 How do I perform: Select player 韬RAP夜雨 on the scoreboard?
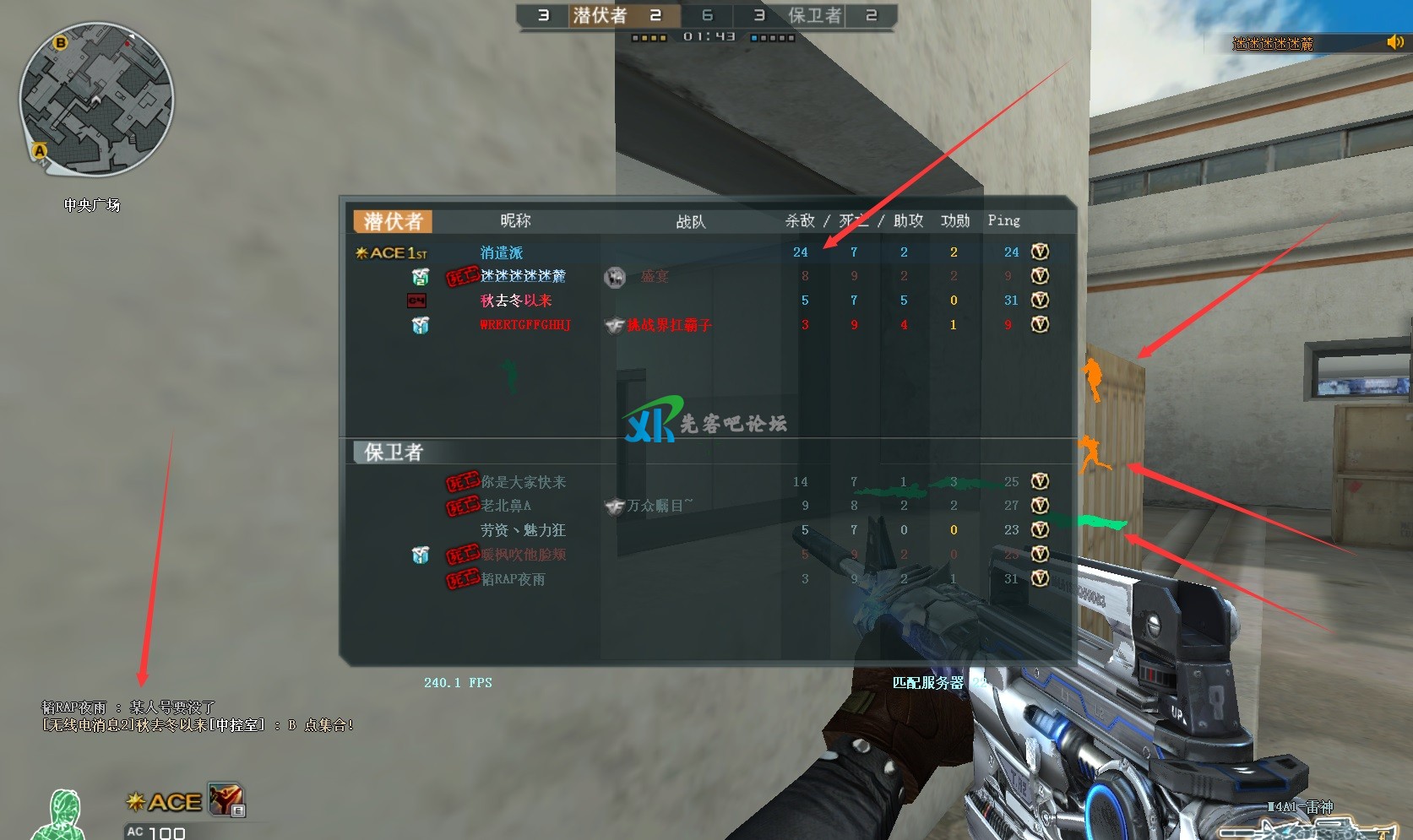(x=513, y=579)
